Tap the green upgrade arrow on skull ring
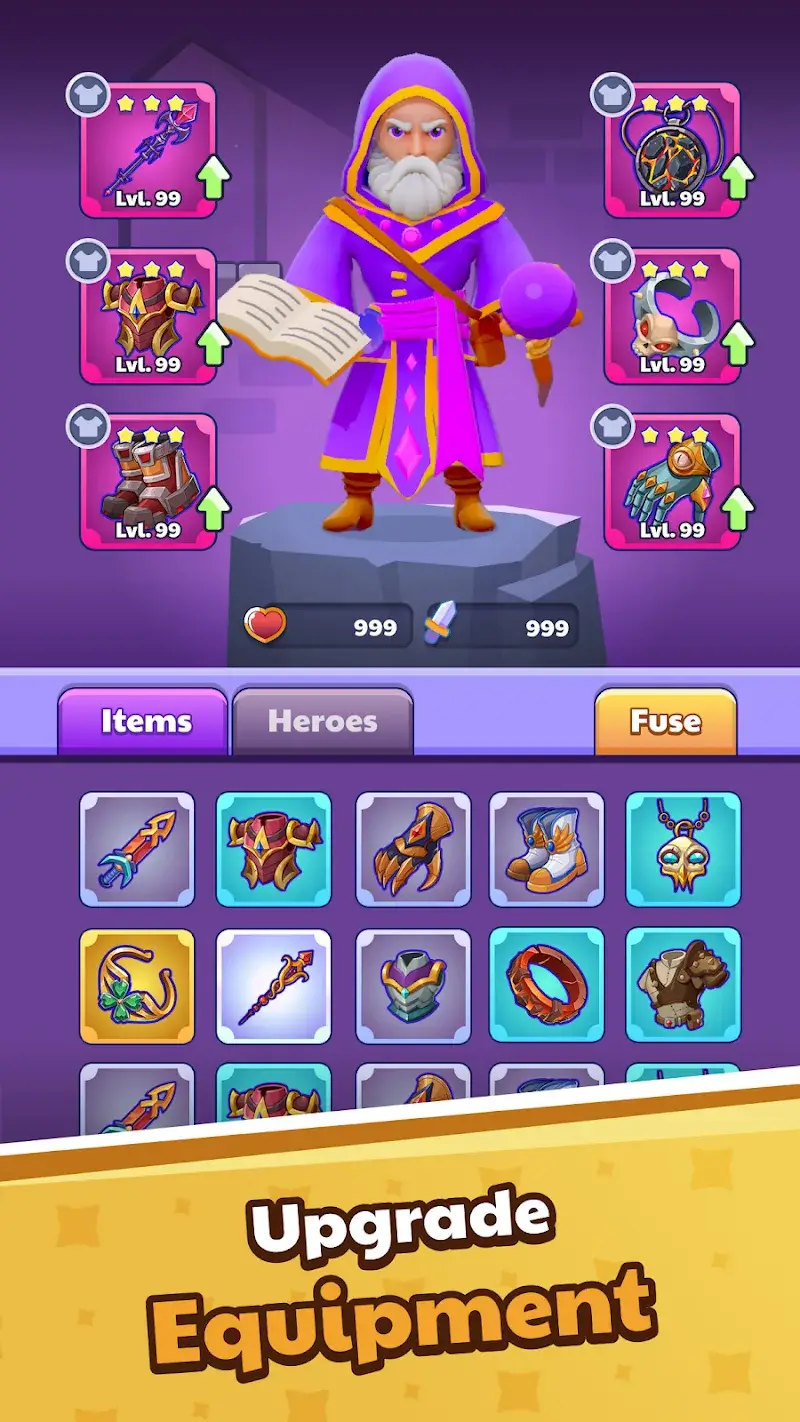This screenshot has width=800, height=1422. pos(737,344)
